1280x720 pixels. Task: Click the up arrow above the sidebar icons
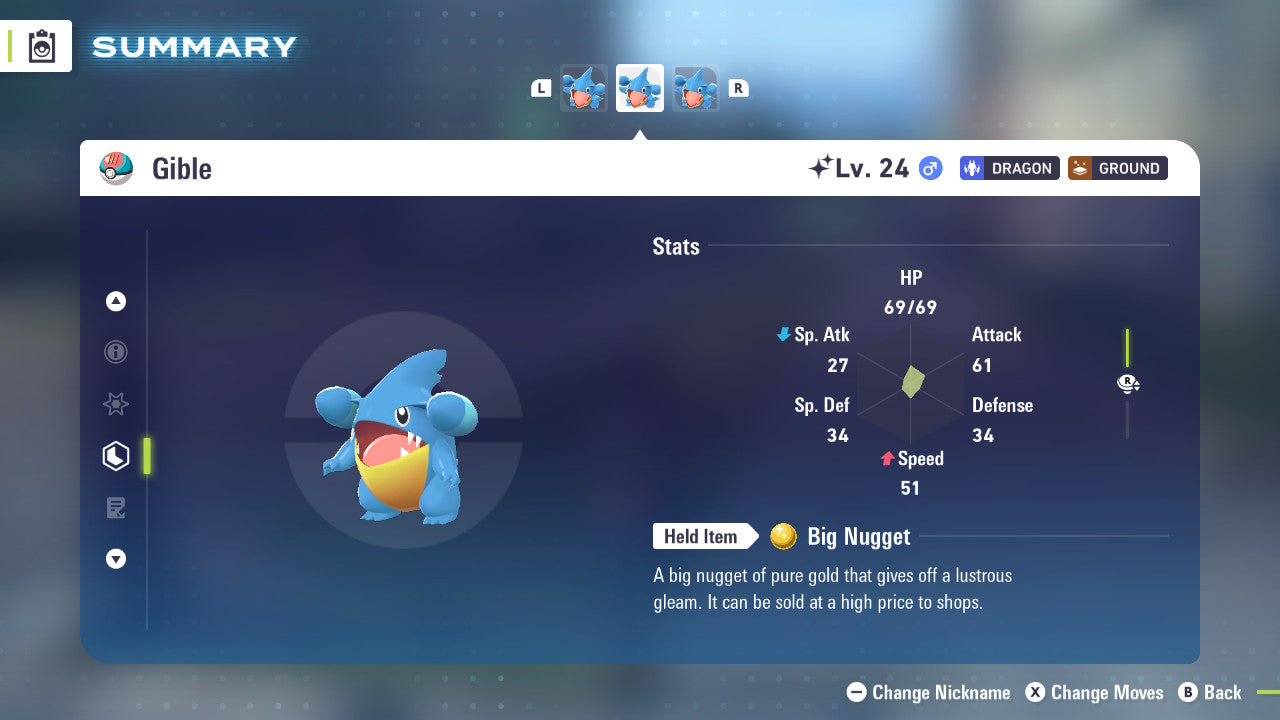tap(116, 301)
